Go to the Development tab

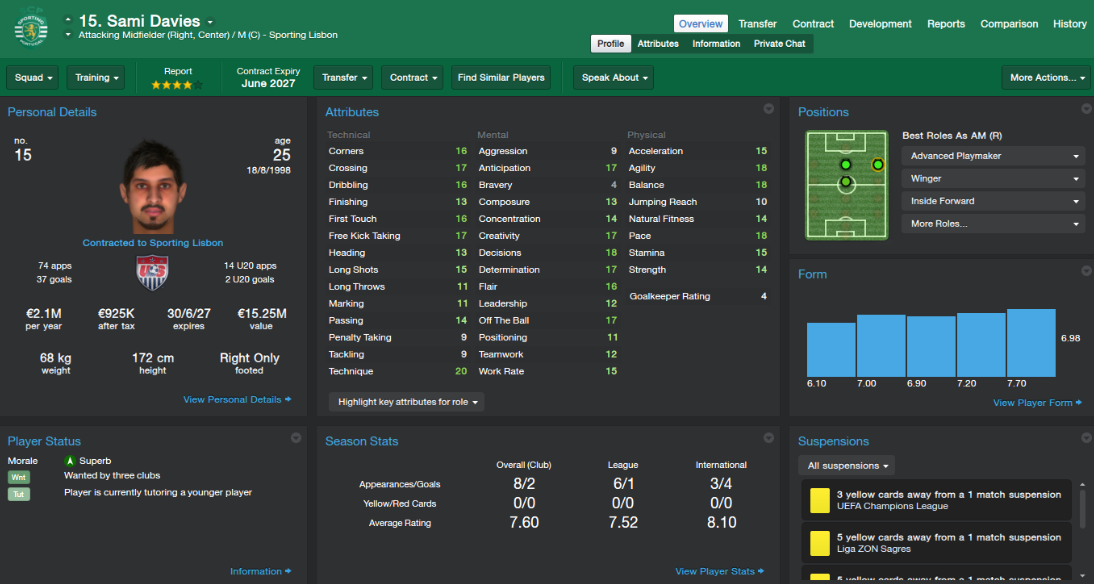tap(880, 24)
